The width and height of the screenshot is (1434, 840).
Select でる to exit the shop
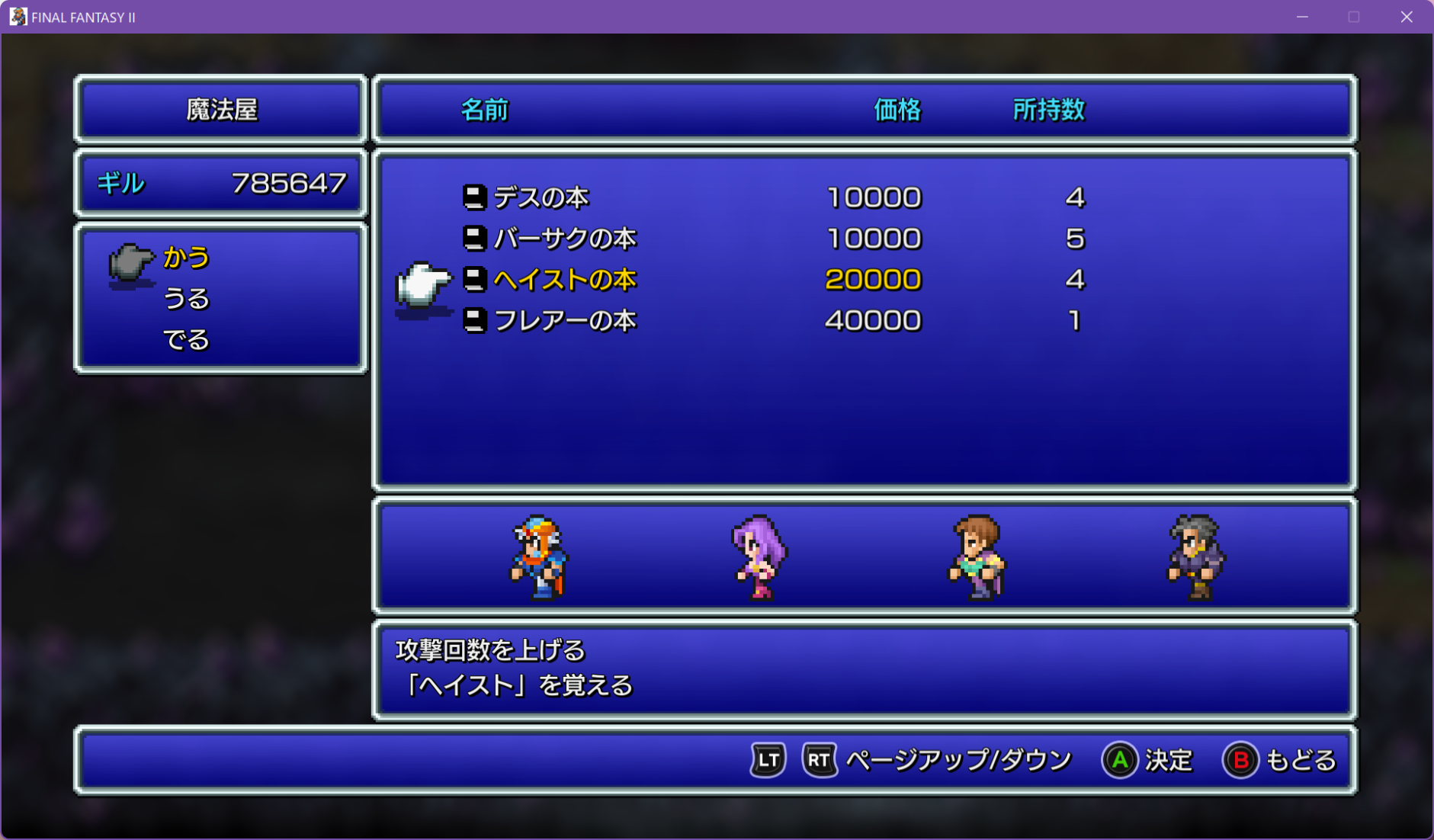186,340
